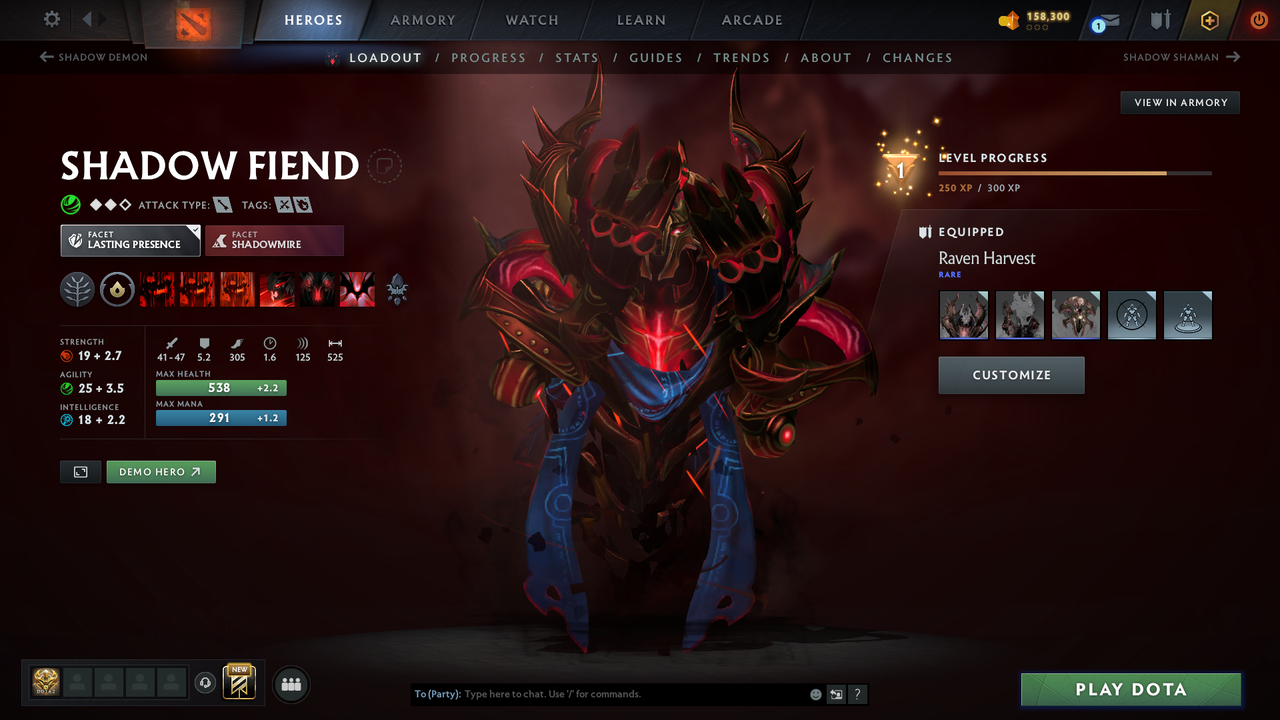Open the CUSTOMIZE button
Viewport: 1280px width, 720px height.
[x=1011, y=375]
